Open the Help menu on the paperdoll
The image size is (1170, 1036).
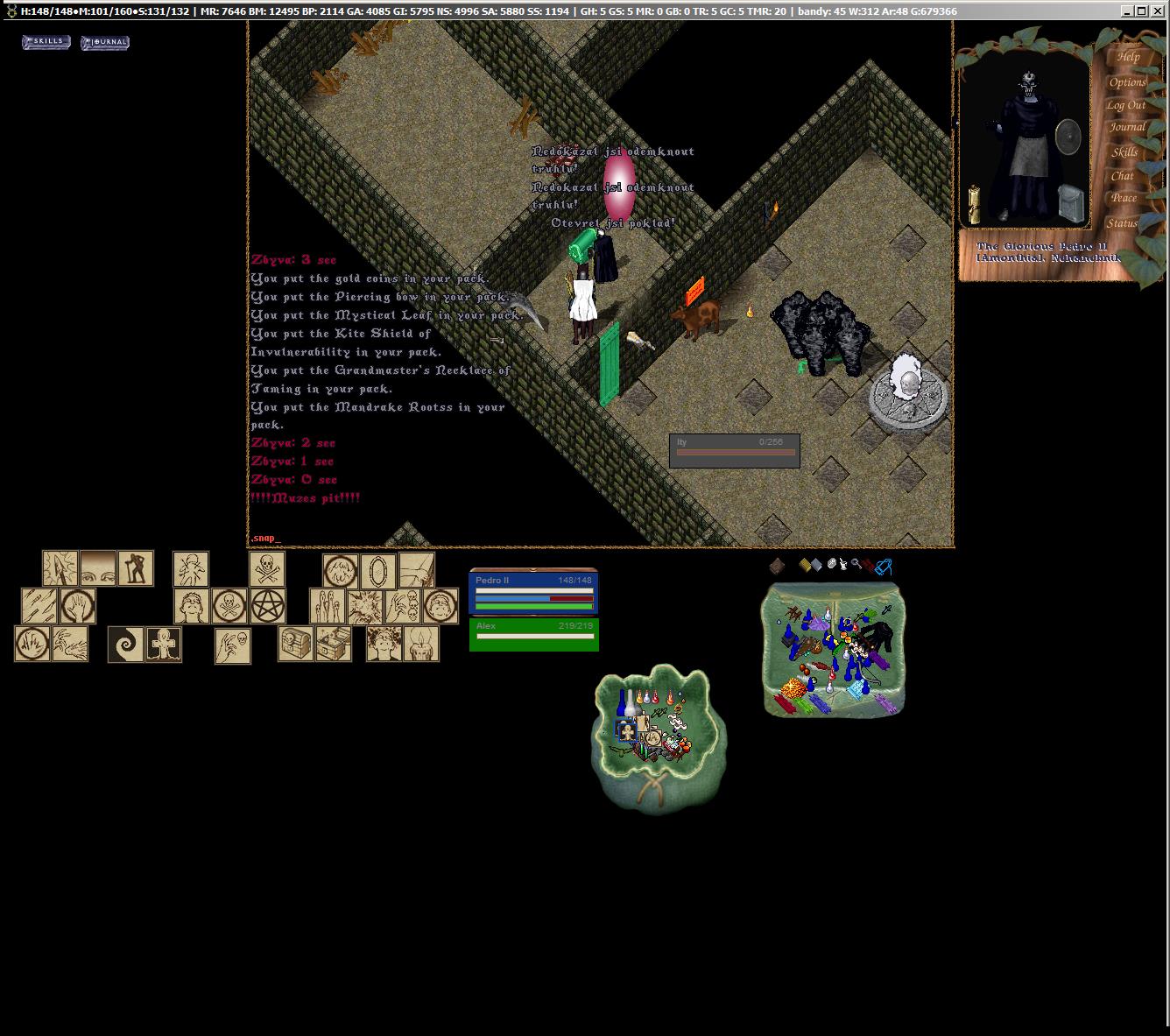point(1128,57)
